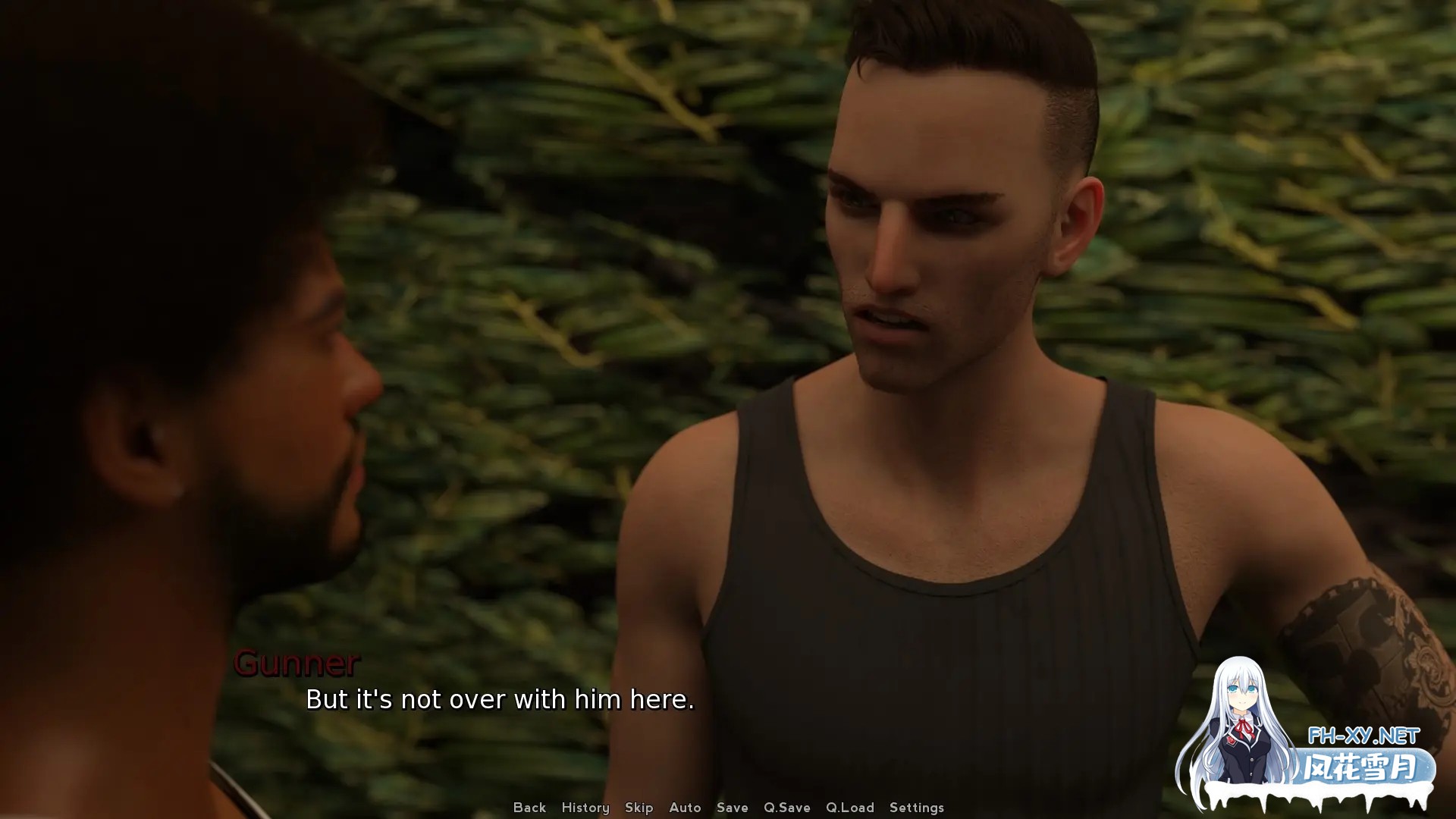This screenshot has width=1456, height=819.
Task: Open the Settings menu
Action: pyautogui.click(x=916, y=808)
